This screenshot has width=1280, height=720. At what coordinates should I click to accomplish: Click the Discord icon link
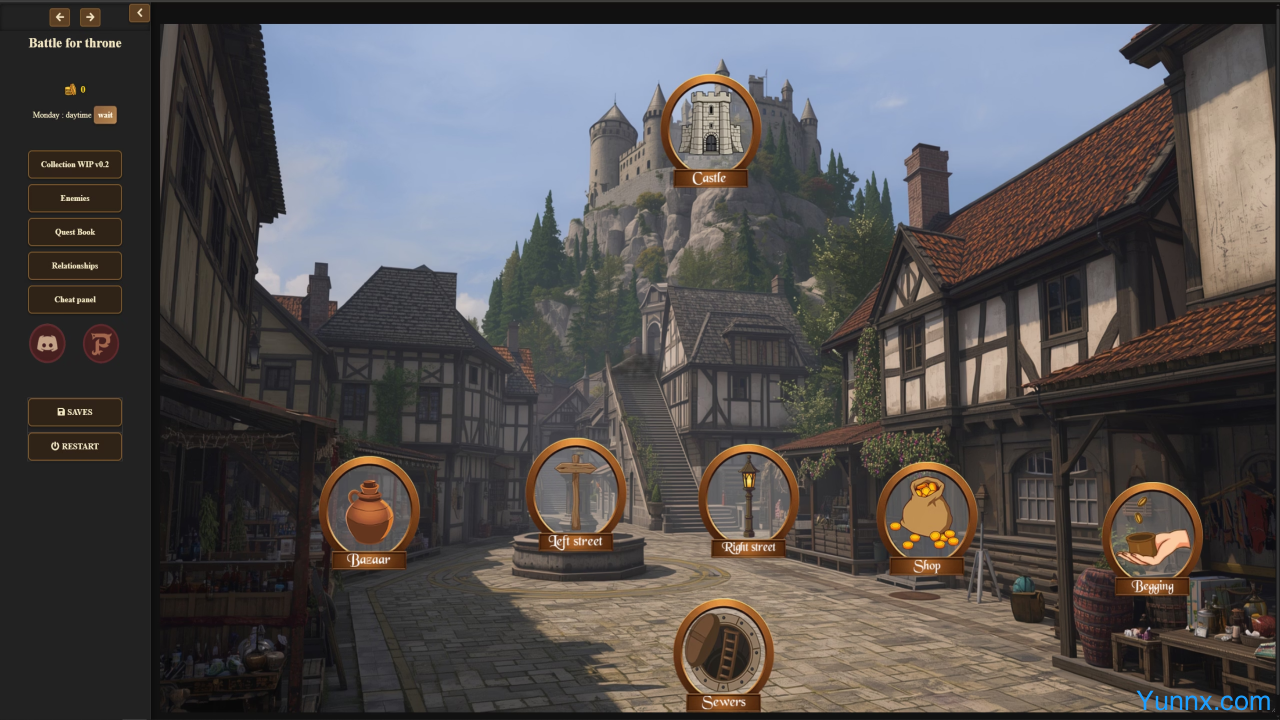(x=48, y=343)
